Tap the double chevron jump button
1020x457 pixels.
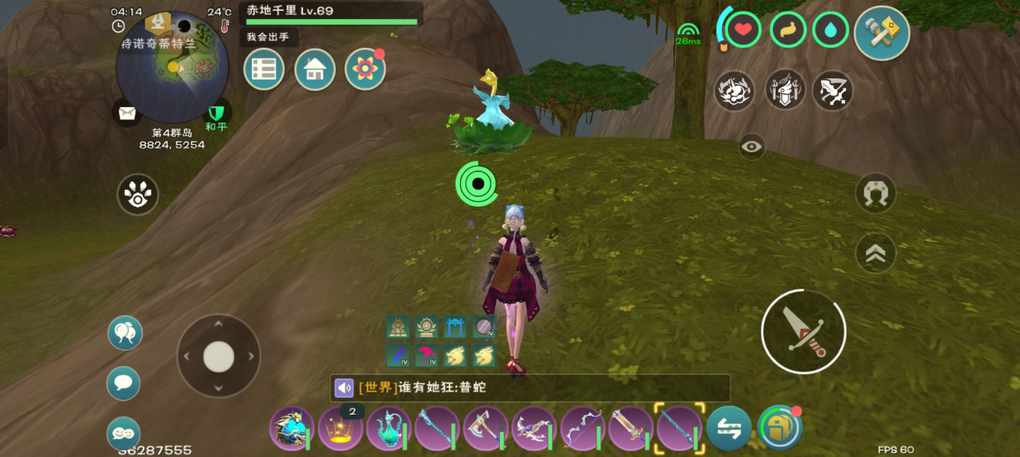click(x=875, y=253)
